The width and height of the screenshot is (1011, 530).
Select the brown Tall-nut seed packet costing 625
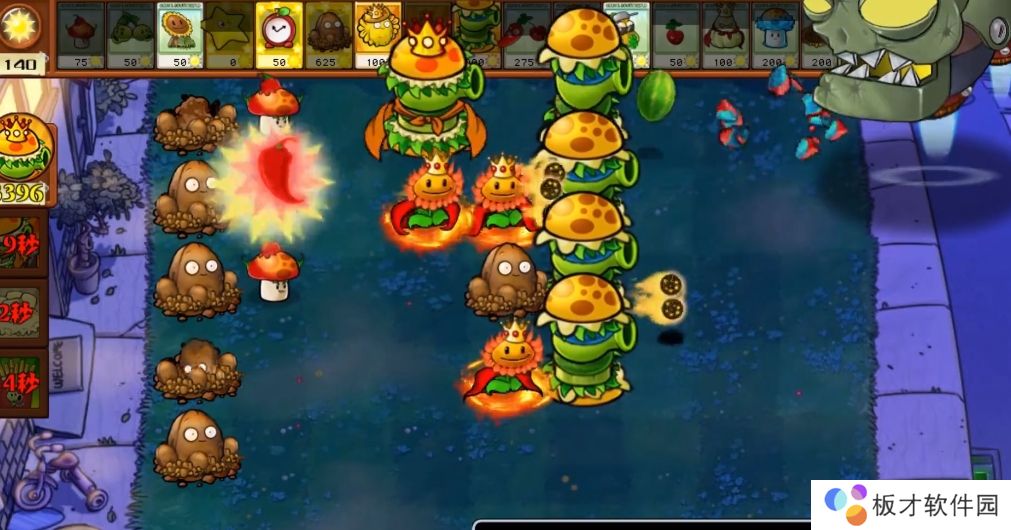[328, 35]
